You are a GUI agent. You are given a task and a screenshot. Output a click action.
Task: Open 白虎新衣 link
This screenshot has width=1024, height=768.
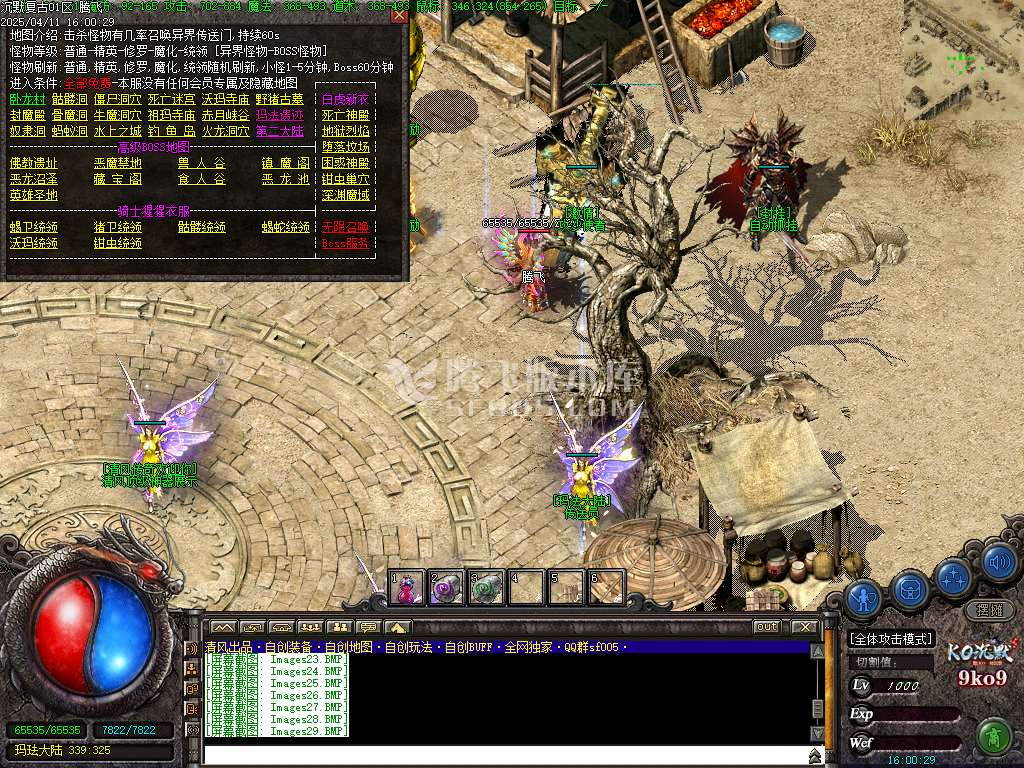tap(345, 100)
